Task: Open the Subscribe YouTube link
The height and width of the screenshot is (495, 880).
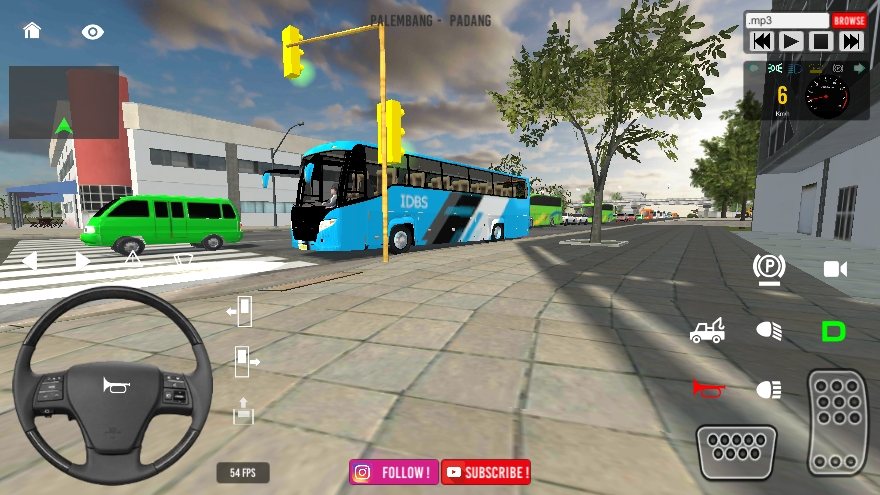Action: coord(486,472)
